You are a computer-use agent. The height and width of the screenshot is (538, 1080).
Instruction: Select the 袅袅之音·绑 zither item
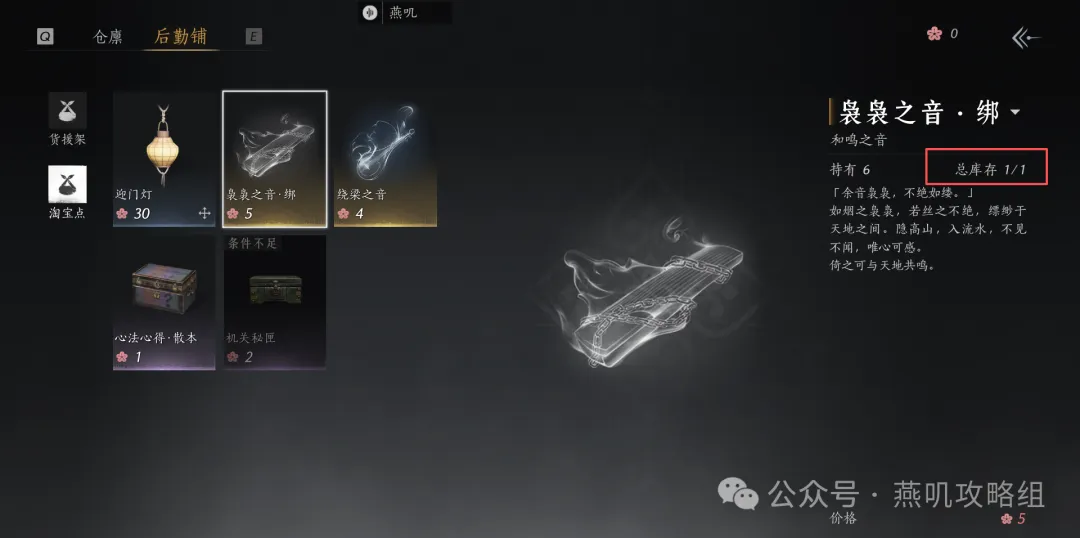(275, 159)
